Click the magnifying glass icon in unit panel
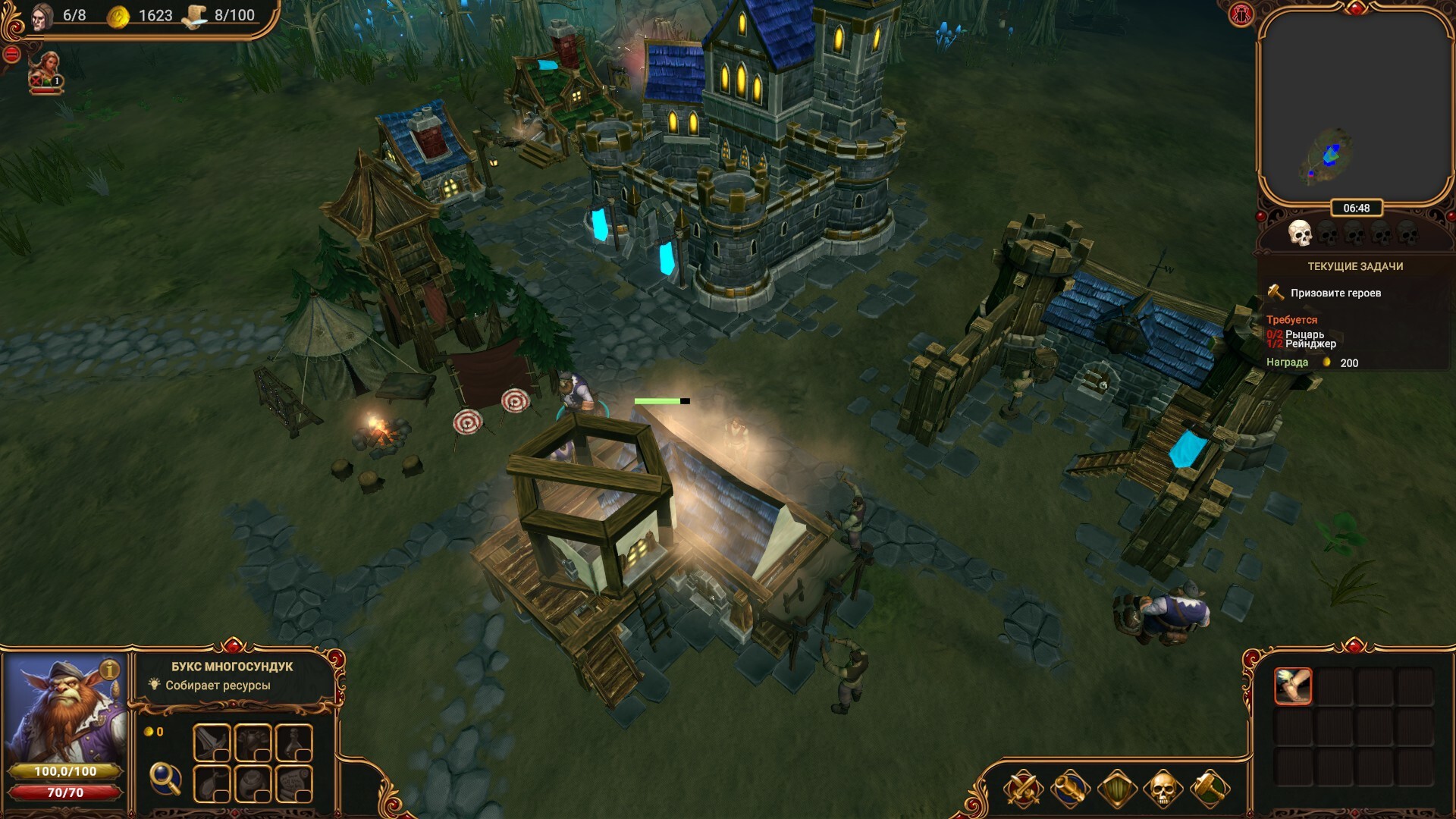 coord(165,777)
